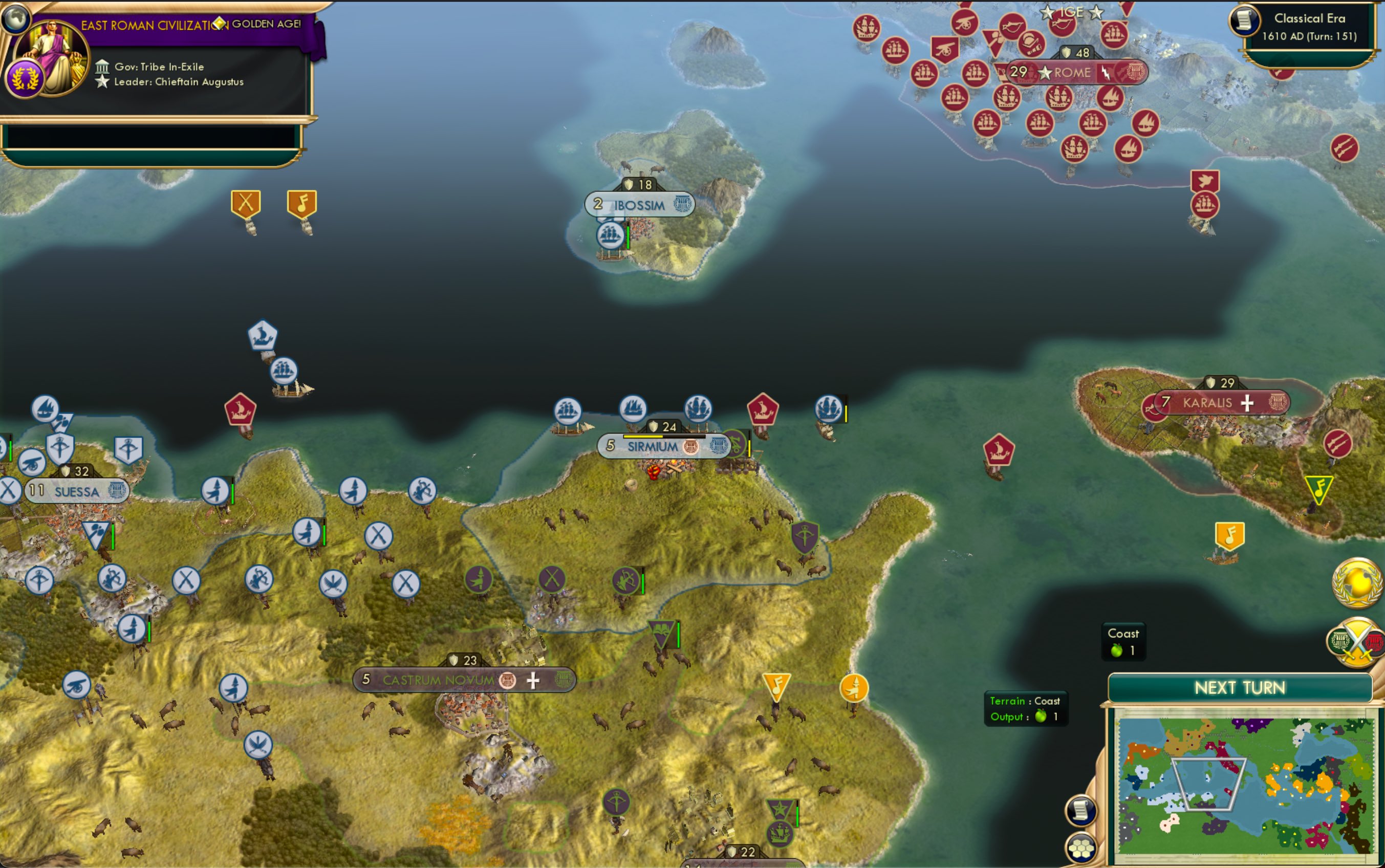Click the globe icon above the leader portrait
The height and width of the screenshot is (868, 1385).
pos(15,17)
